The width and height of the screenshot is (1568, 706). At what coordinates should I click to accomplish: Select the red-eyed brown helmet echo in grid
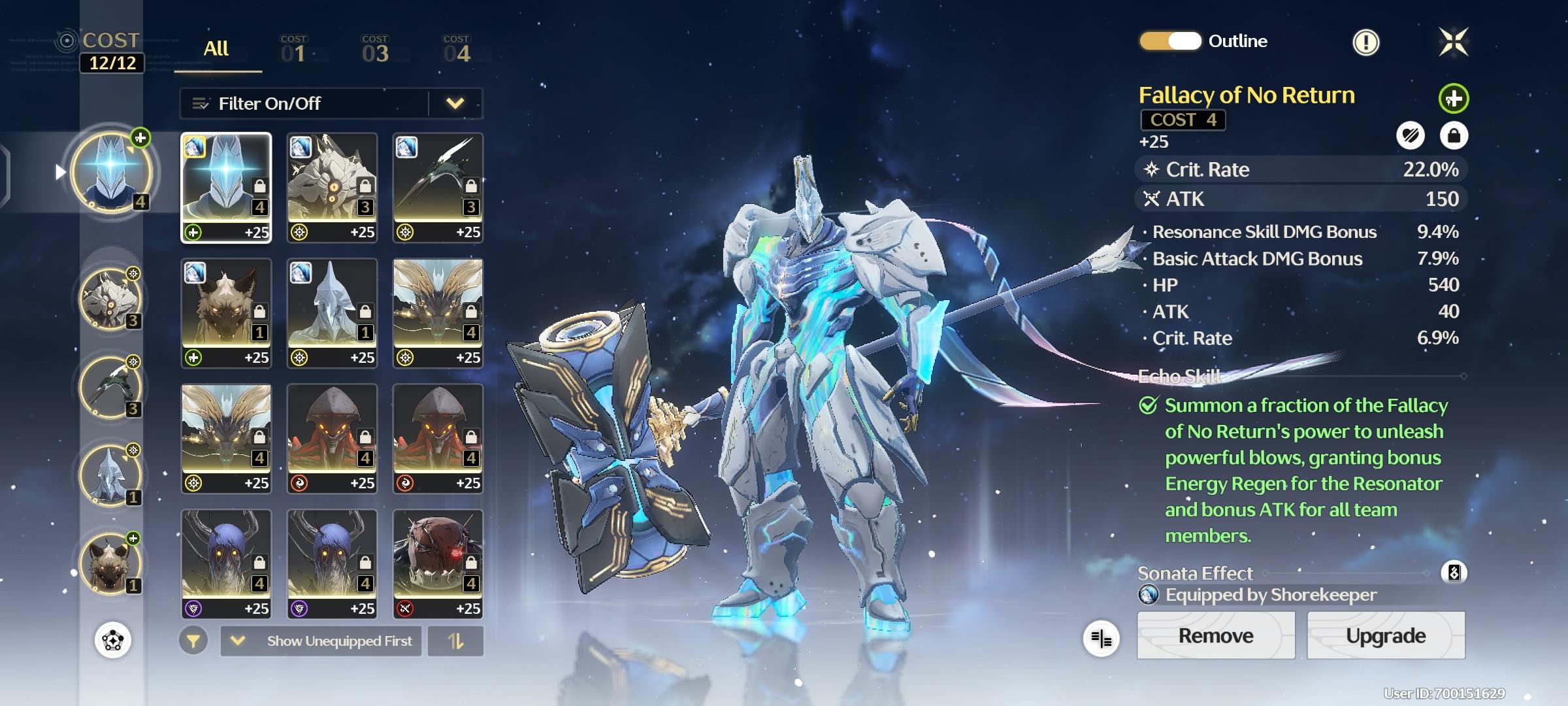438,563
